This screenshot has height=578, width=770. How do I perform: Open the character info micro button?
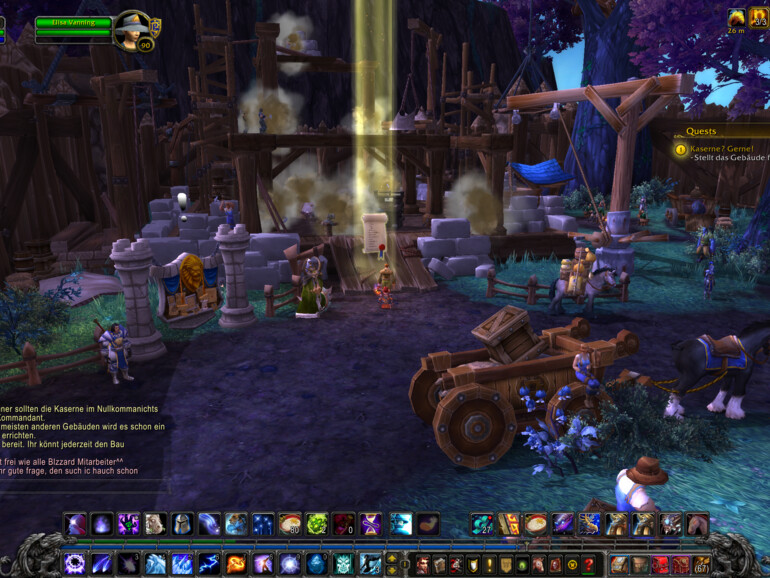click(x=422, y=565)
